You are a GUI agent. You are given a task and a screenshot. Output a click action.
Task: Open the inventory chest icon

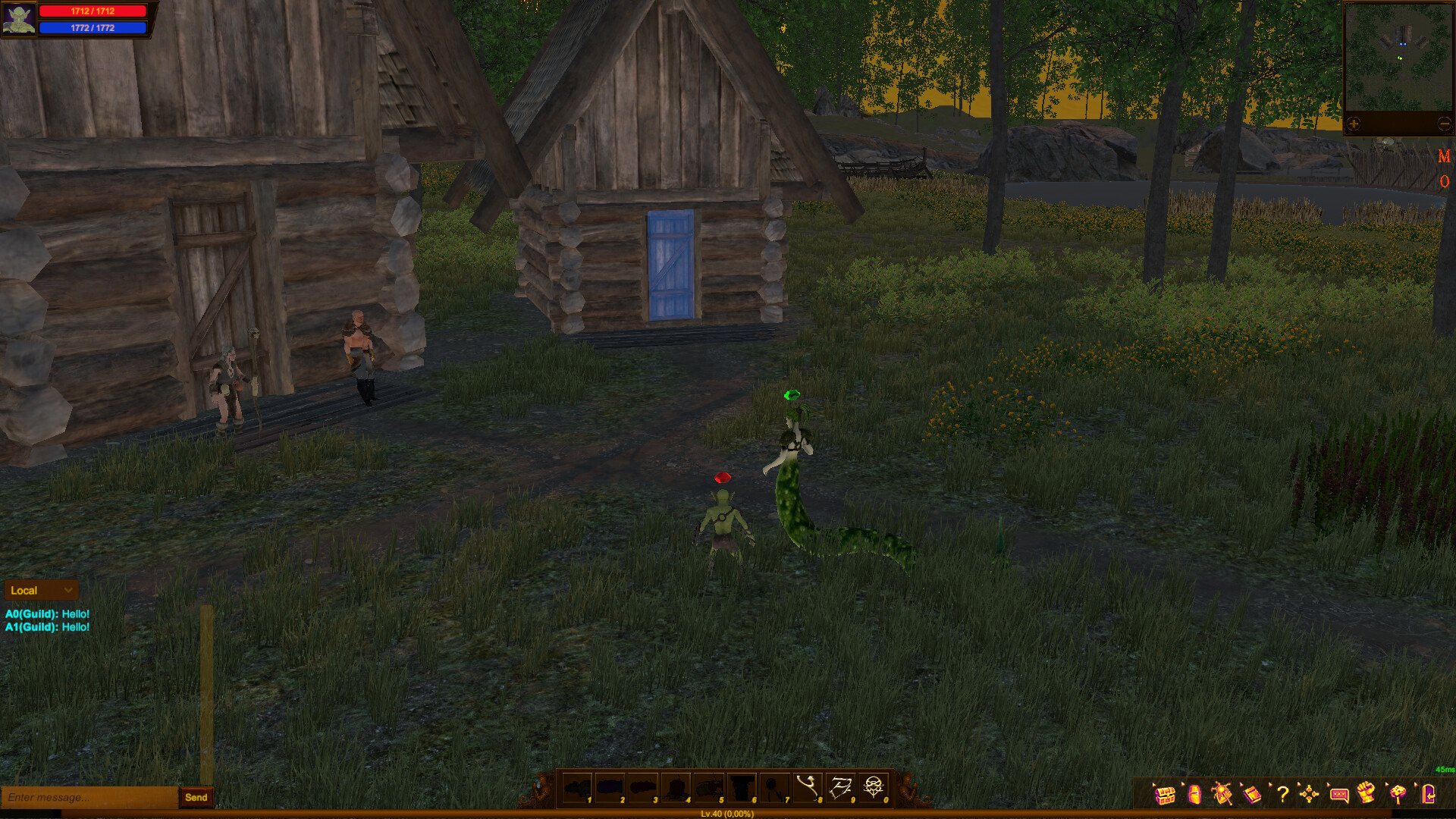click(1165, 795)
